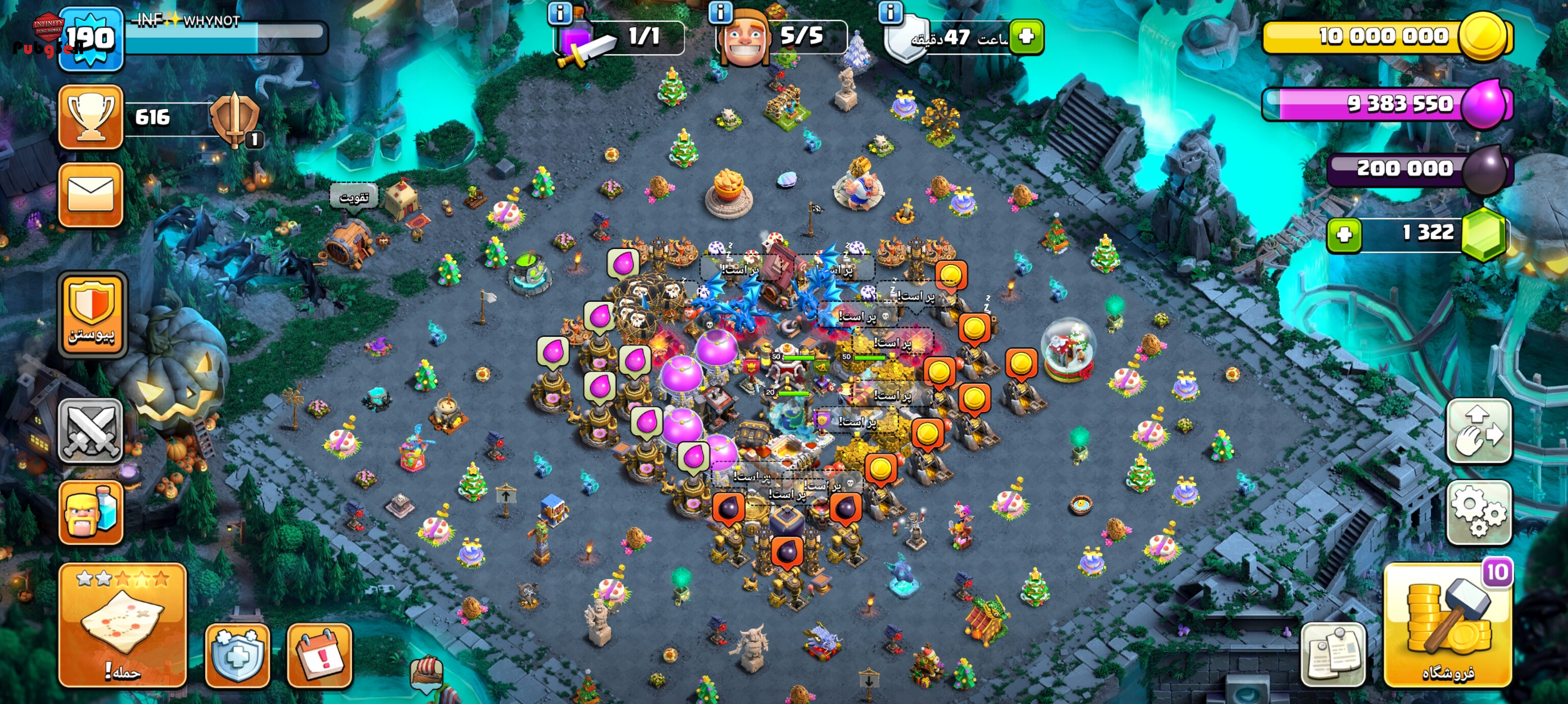
Task: Show builder info above the 5/5 counter
Action: pyautogui.click(x=720, y=12)
